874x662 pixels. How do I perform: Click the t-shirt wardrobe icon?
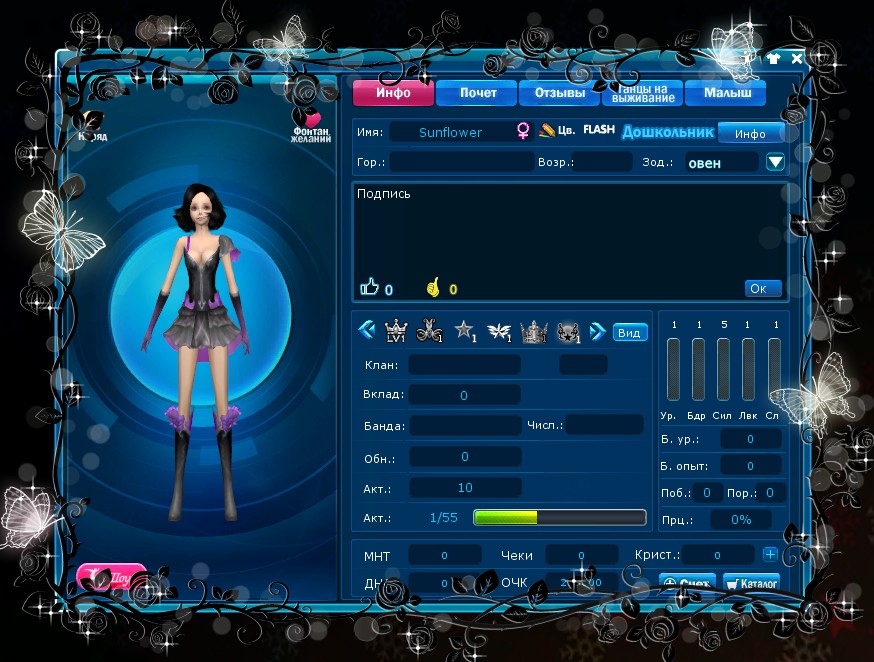[x=773, y=58]
